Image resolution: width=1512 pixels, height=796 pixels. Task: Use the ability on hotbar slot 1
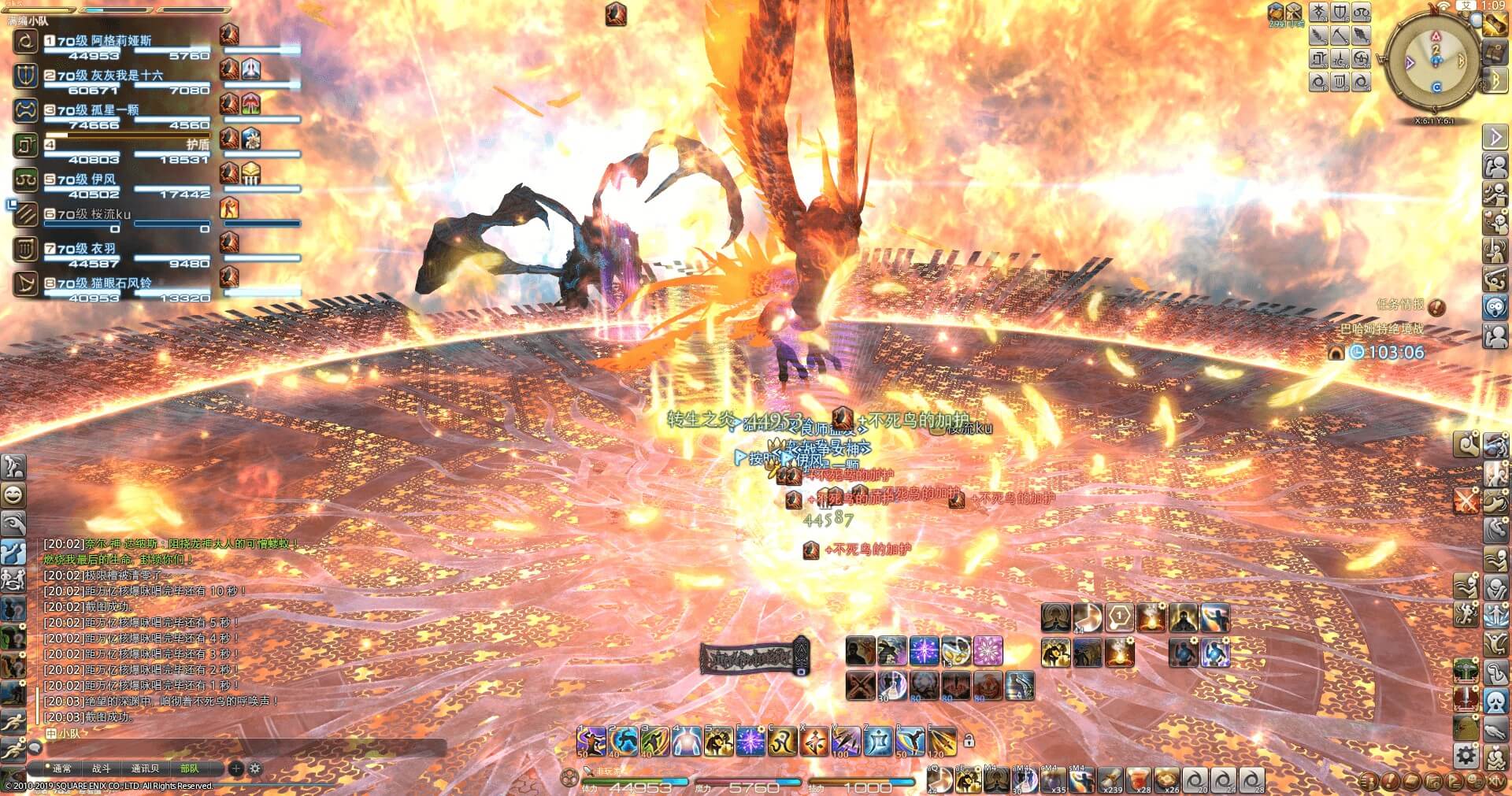pyautogui.click(x=591, y=742)
